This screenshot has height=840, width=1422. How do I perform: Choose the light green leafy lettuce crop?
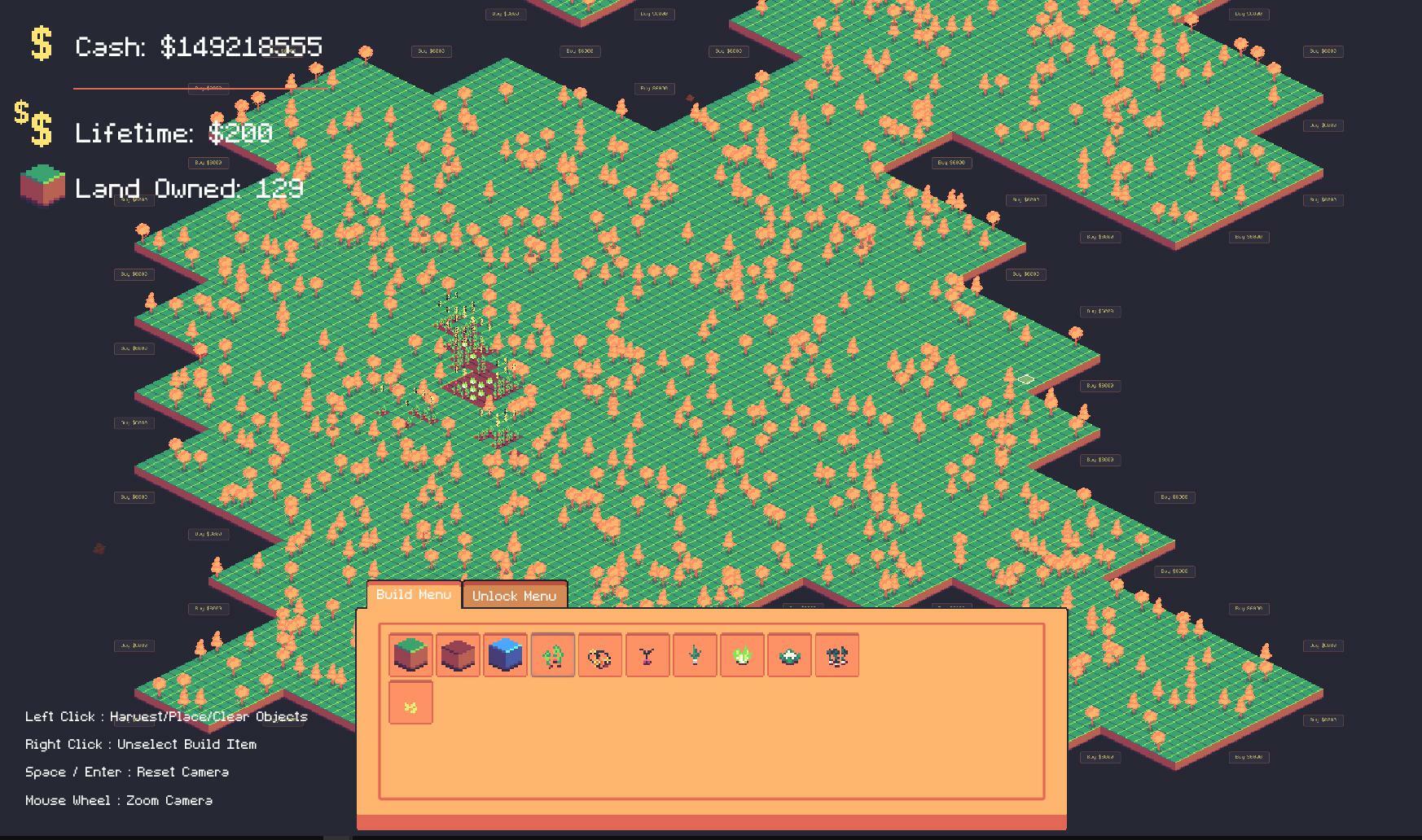[742, 655]
